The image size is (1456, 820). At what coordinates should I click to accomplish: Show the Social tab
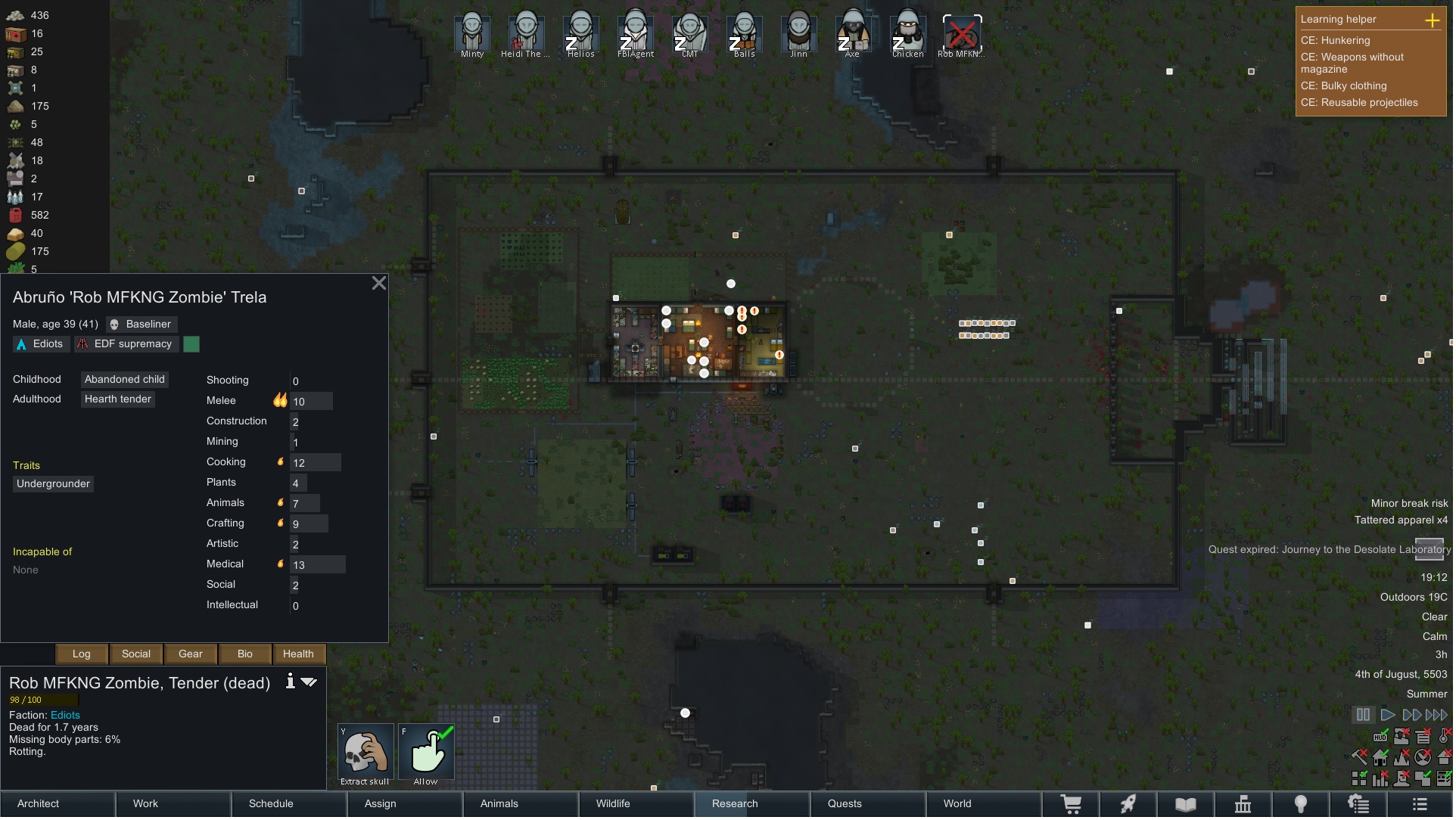(136, 655)
